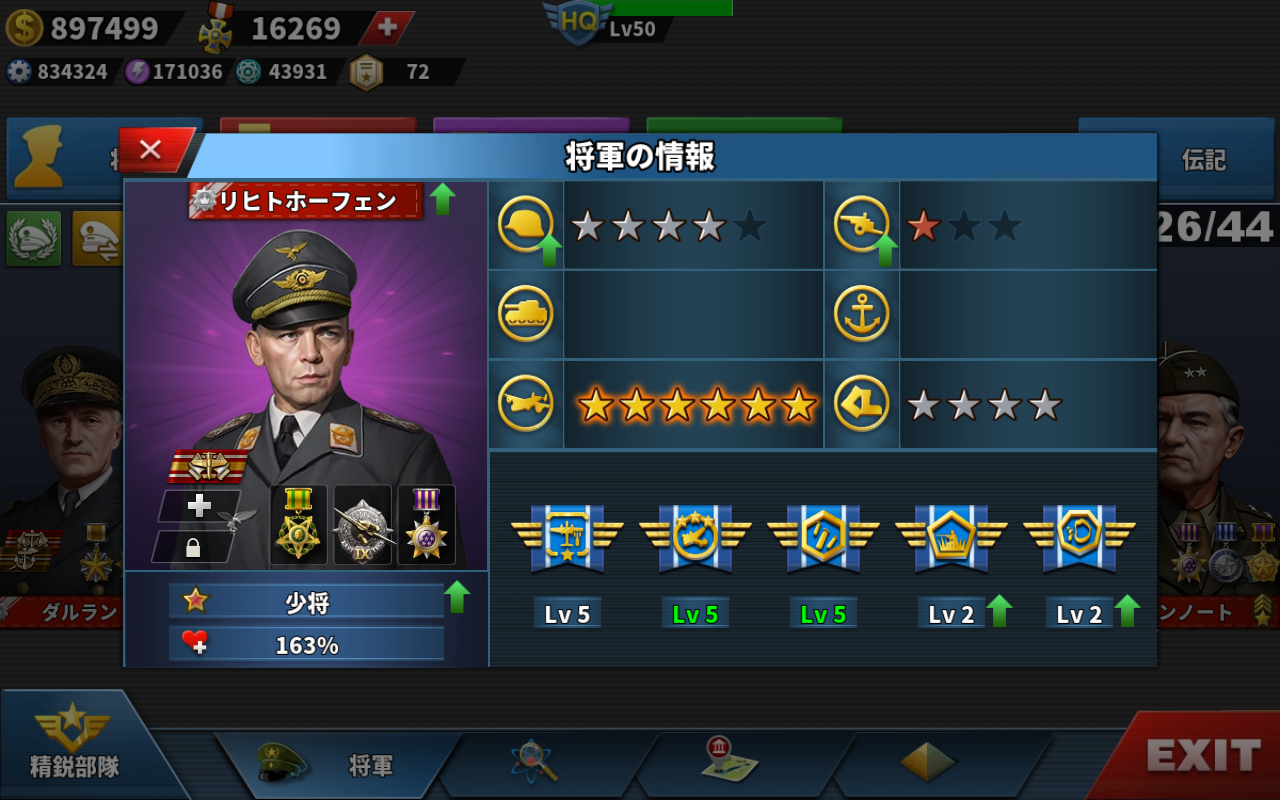Viewport: 1280px width, 800px height.
Task: Open the 伝記 biography button
Action: [x=1203, y=160]
